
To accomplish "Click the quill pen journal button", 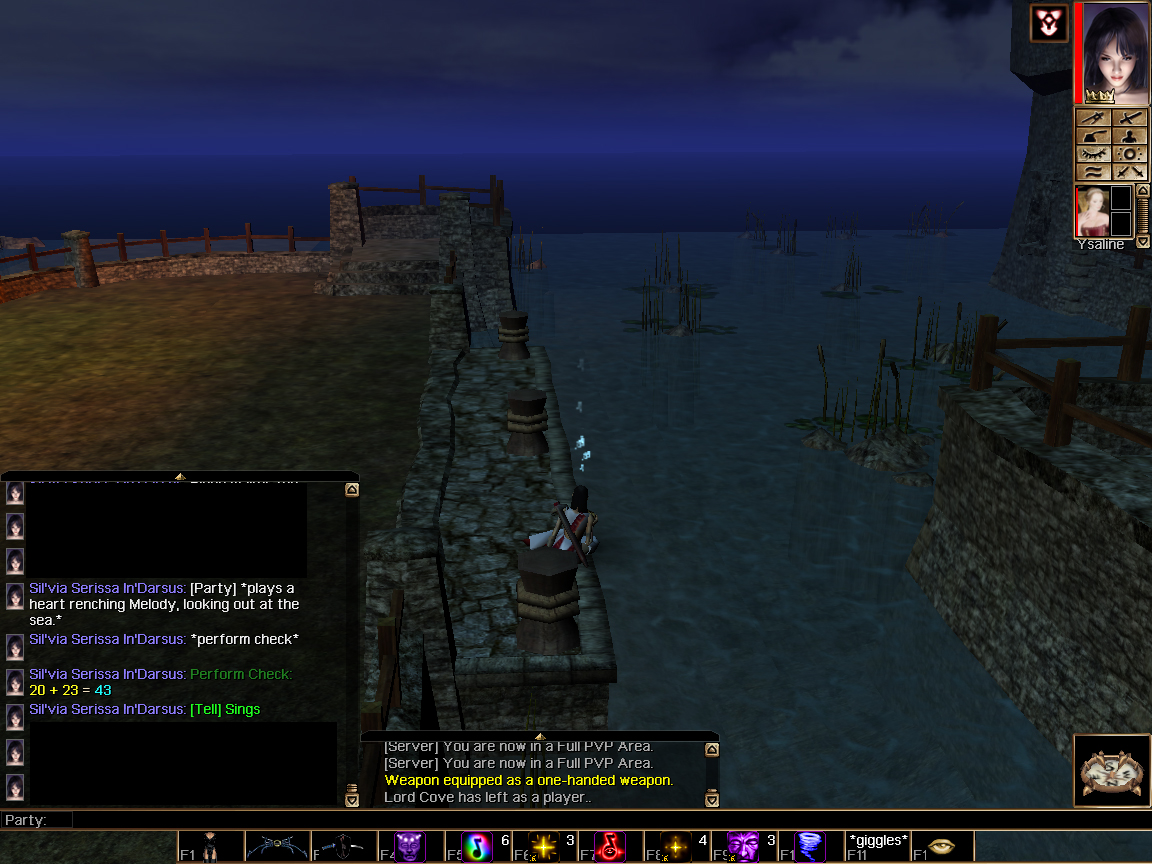I will 1094,118.
